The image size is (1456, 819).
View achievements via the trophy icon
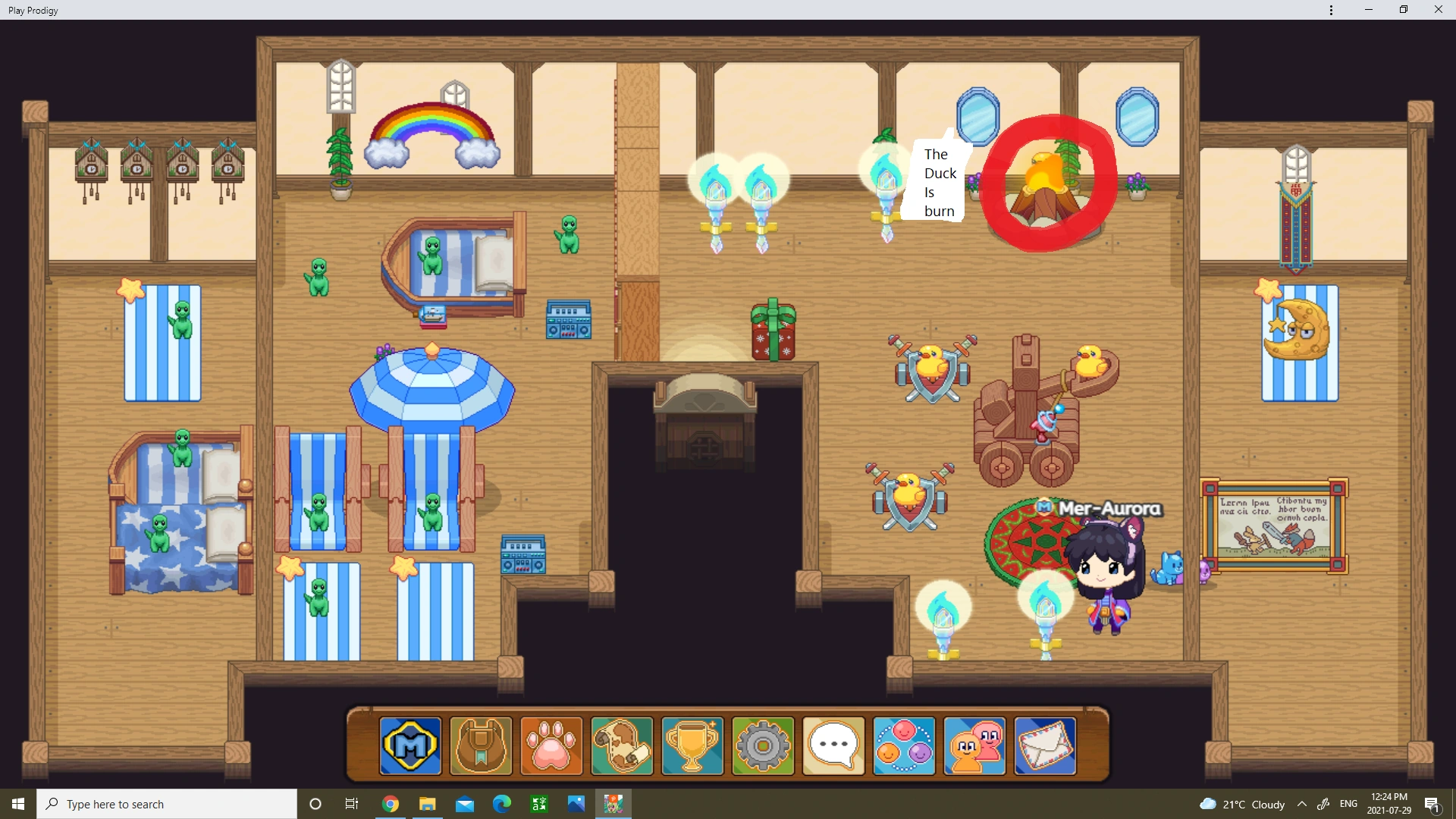click(x=692, y=747)
